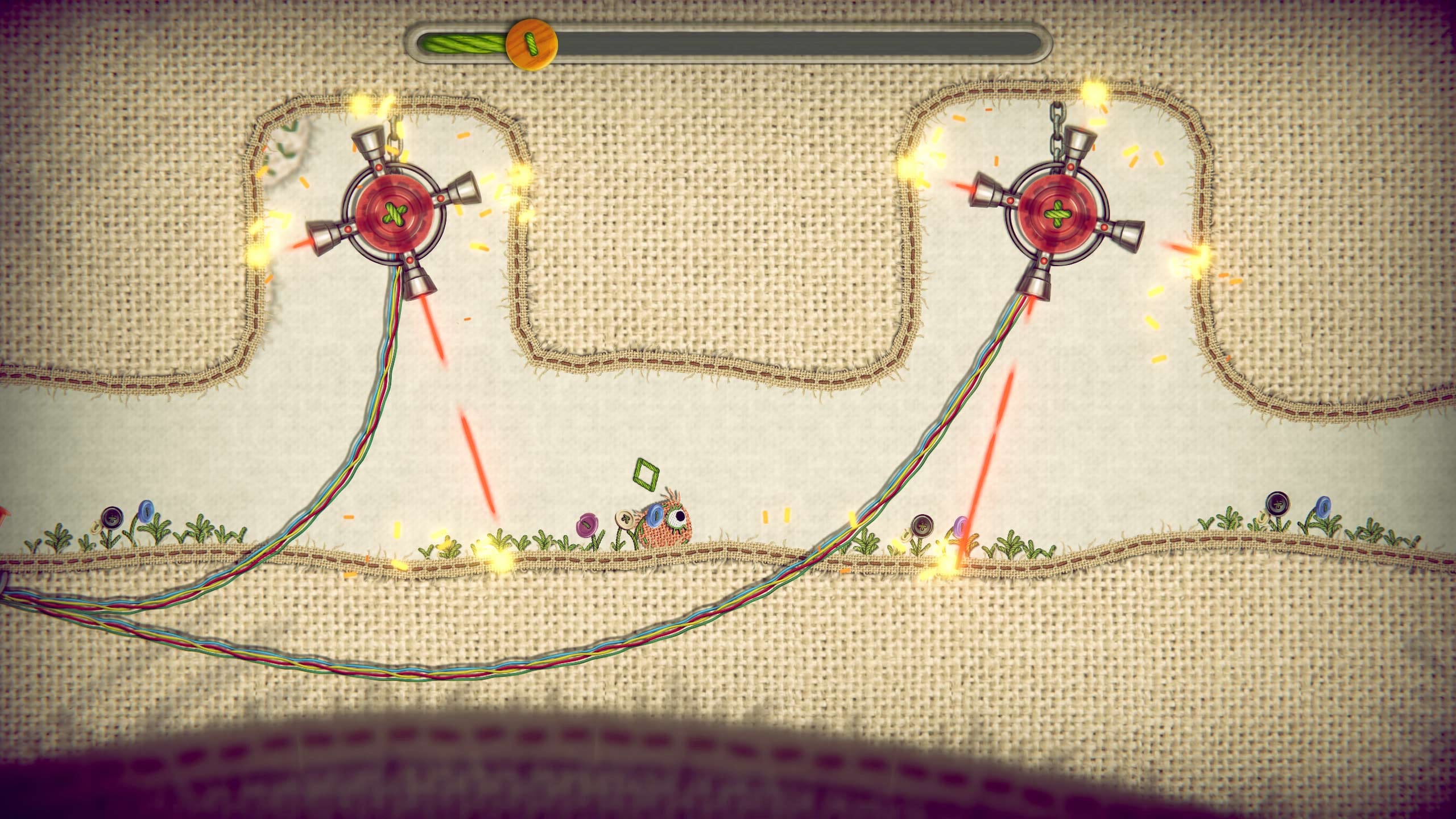Expand the blue button flower at far right

pyautogui.click(x=1324, y=508)
